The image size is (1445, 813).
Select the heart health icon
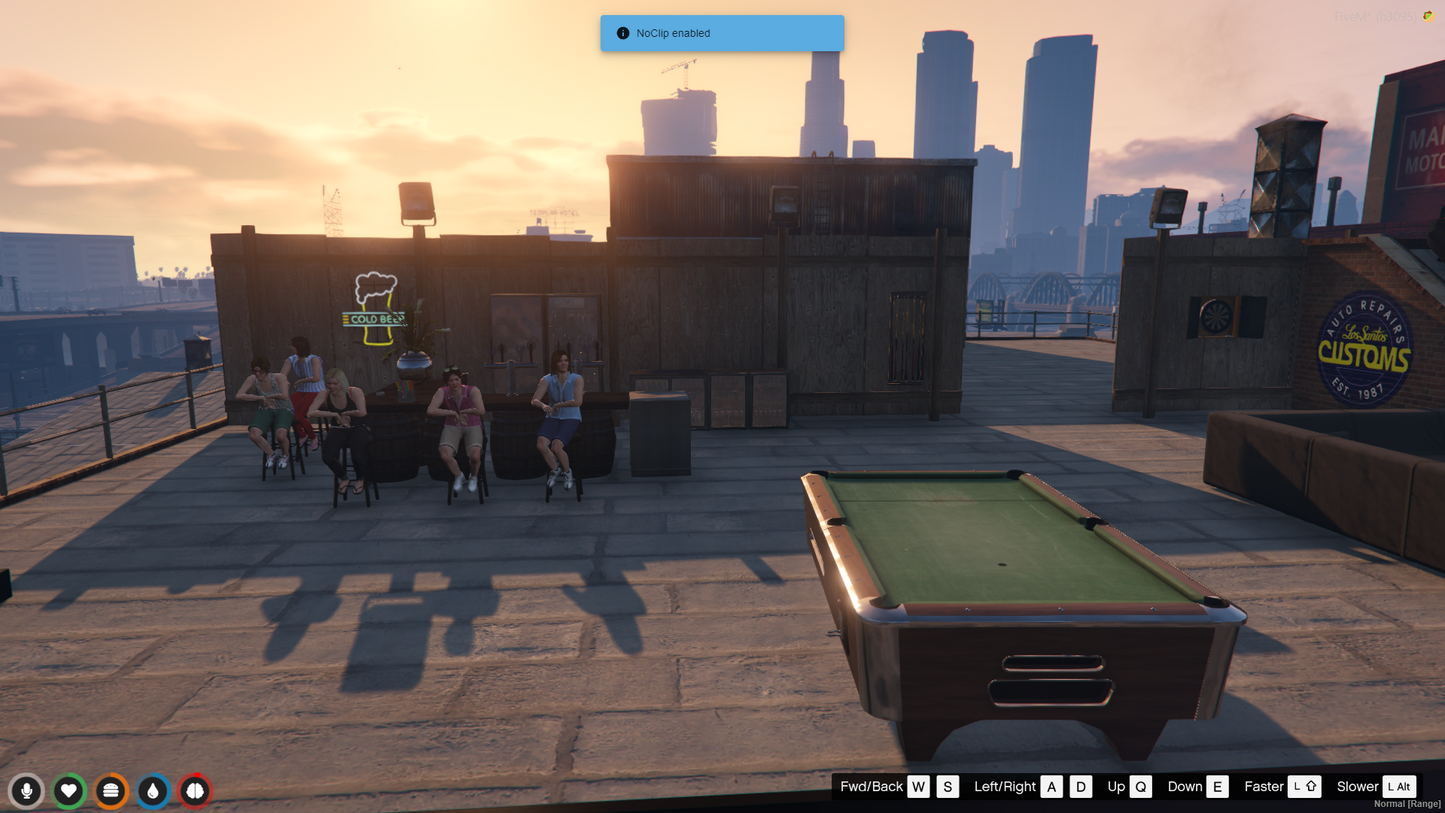tap(69, 791)
